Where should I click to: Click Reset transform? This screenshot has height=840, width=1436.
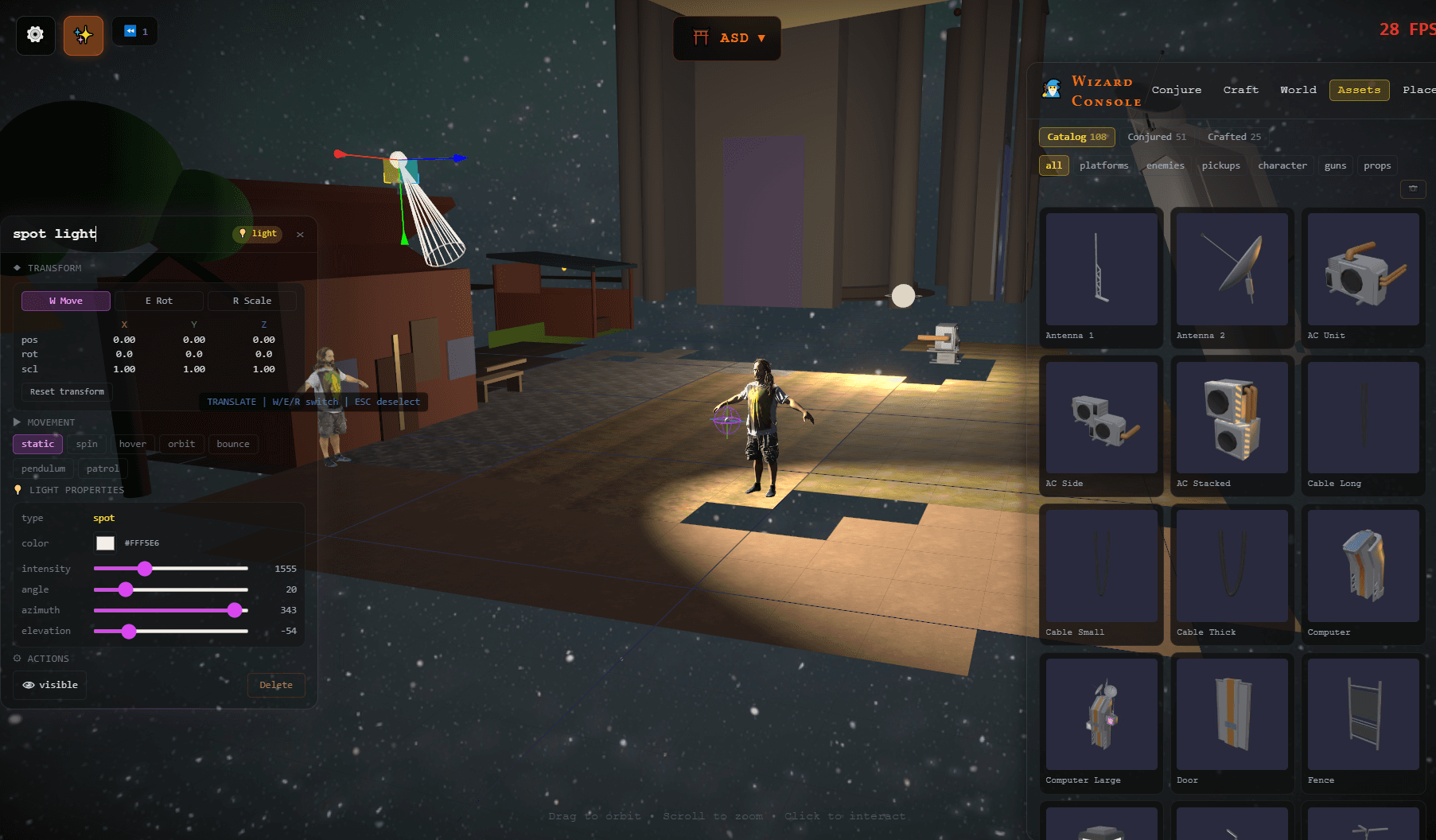(67, 391)
